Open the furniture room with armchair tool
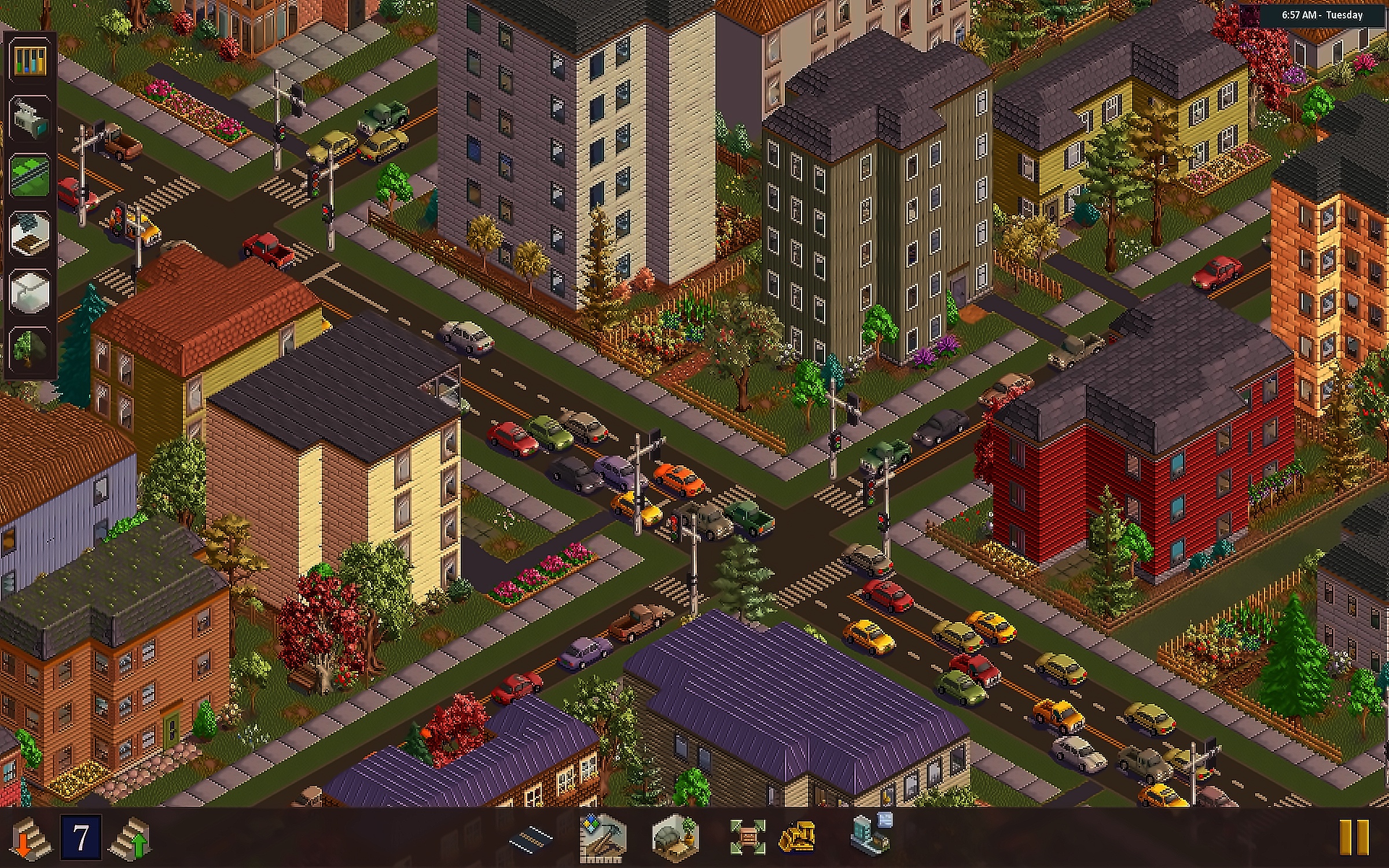 (x=675, y=837)
